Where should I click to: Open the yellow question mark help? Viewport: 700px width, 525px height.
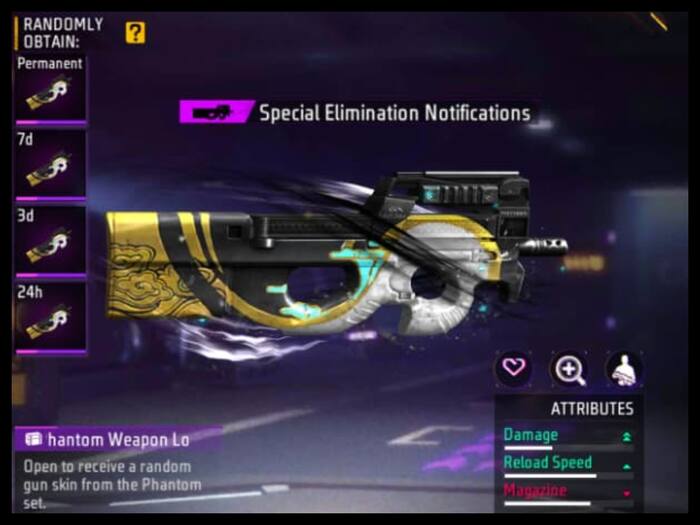click(x=135, y=32)
